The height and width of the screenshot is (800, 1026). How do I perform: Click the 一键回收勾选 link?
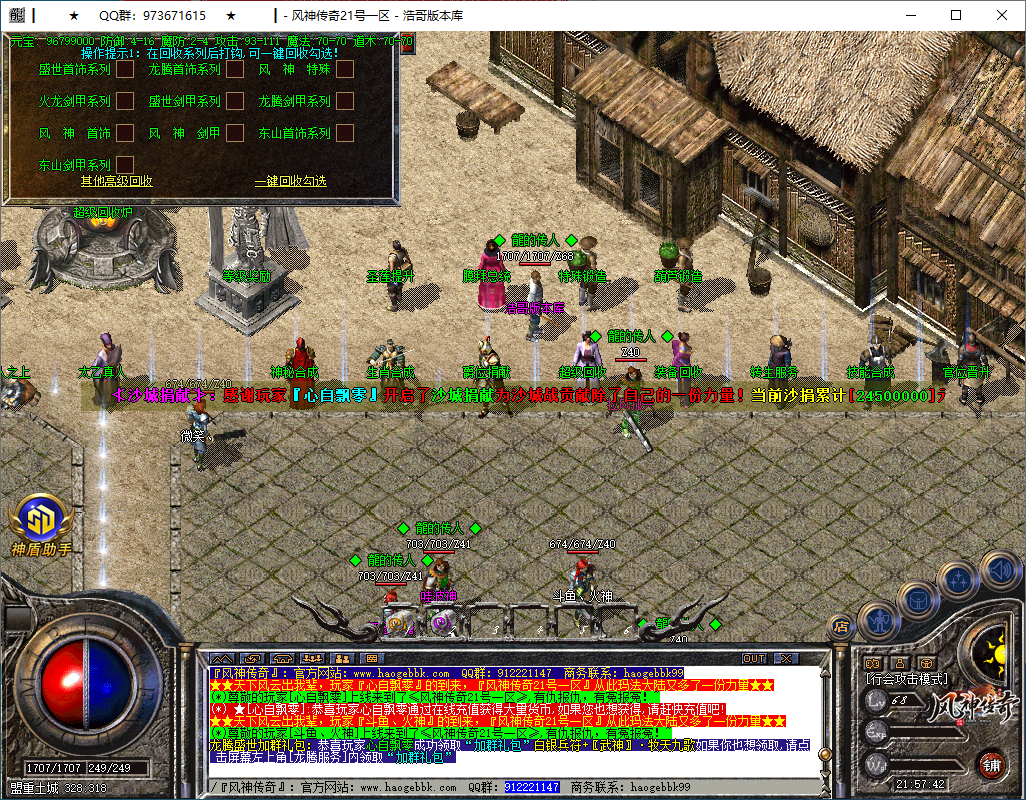[x=290, y=181]
